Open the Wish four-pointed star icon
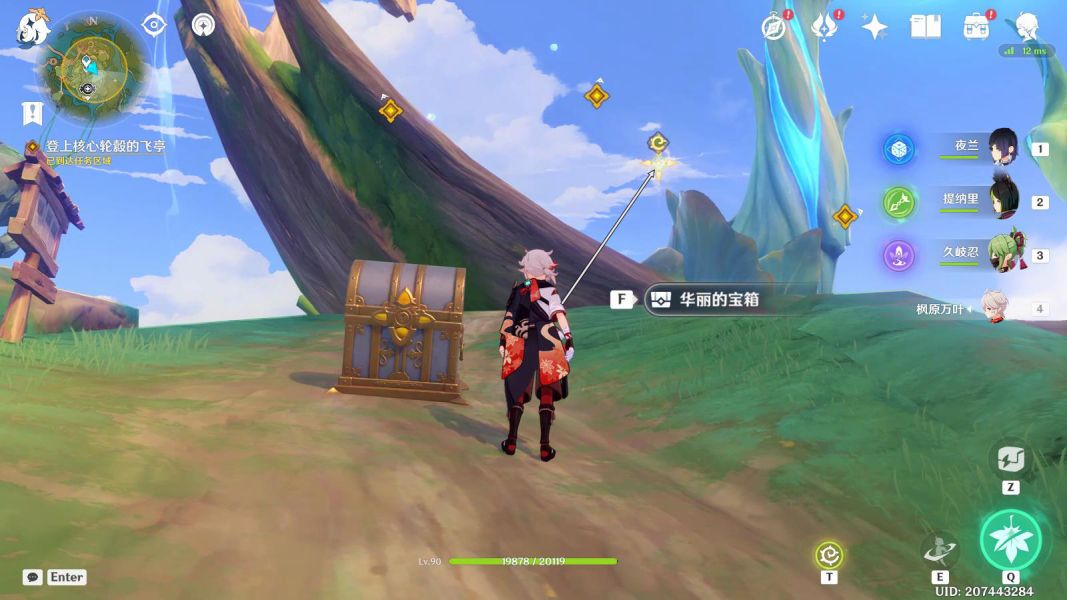Screen dimensions: 1067x600 [875, 27]
